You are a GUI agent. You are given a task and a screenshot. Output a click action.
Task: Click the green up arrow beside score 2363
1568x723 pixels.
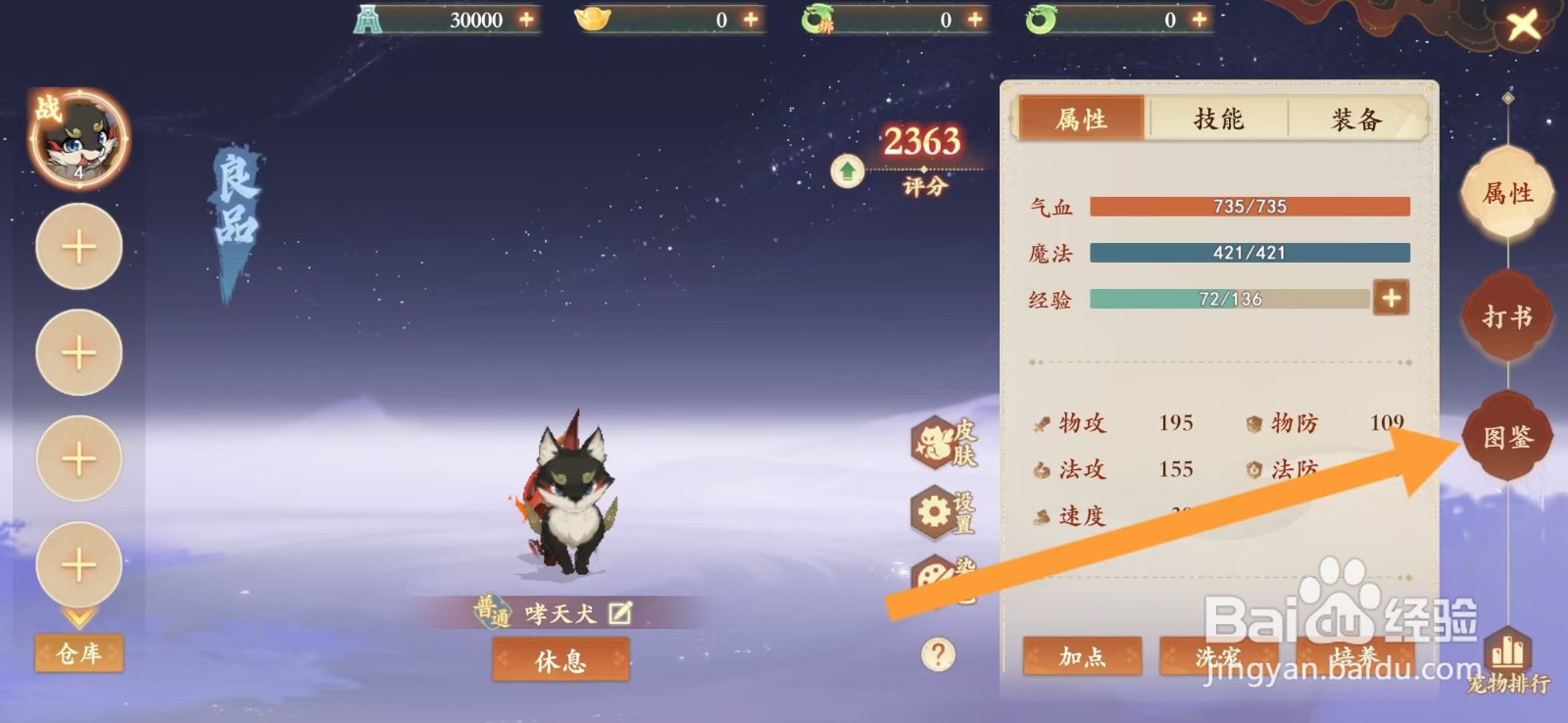coord(846,172)
